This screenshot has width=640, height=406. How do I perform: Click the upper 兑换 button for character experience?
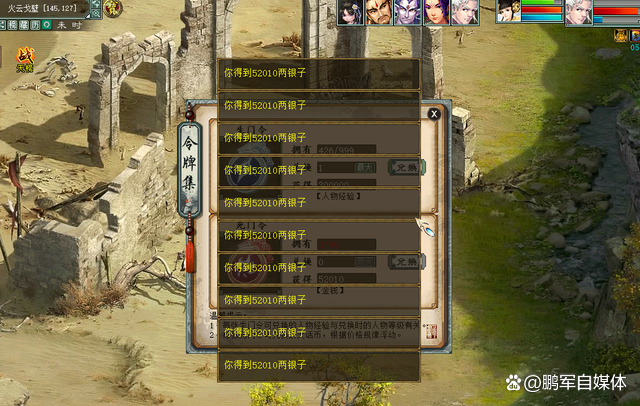pyautogui.click(x=404, y=167)
